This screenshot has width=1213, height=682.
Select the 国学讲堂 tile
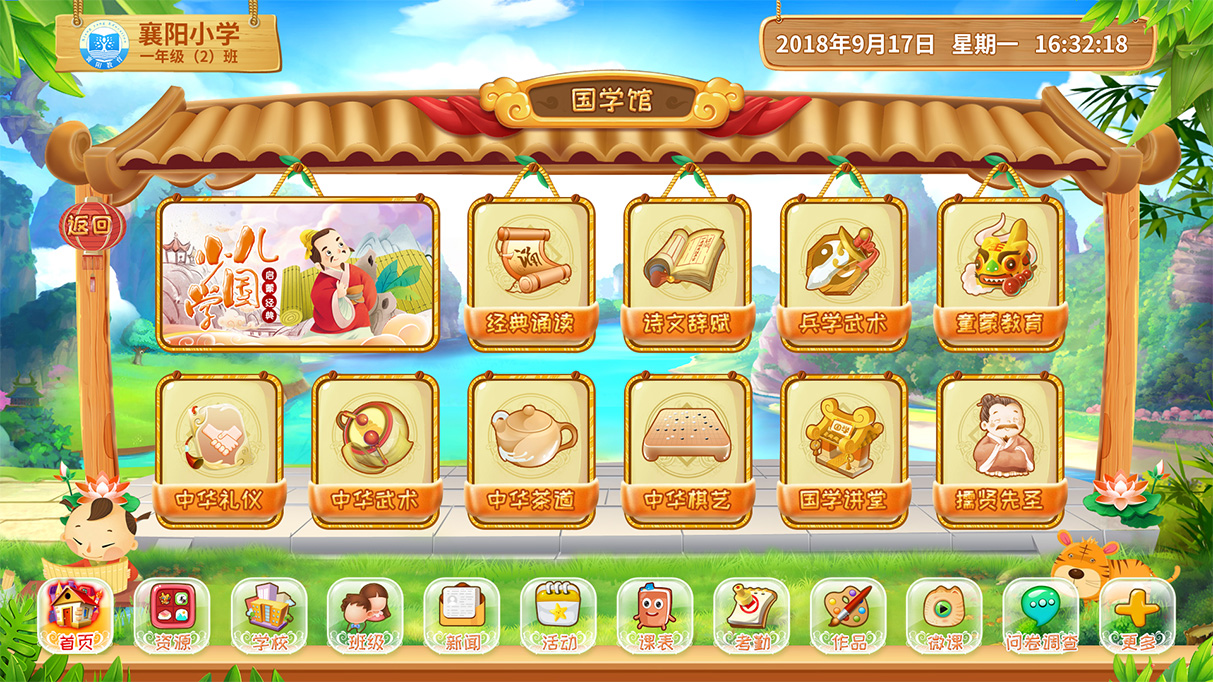click(843, 450)
